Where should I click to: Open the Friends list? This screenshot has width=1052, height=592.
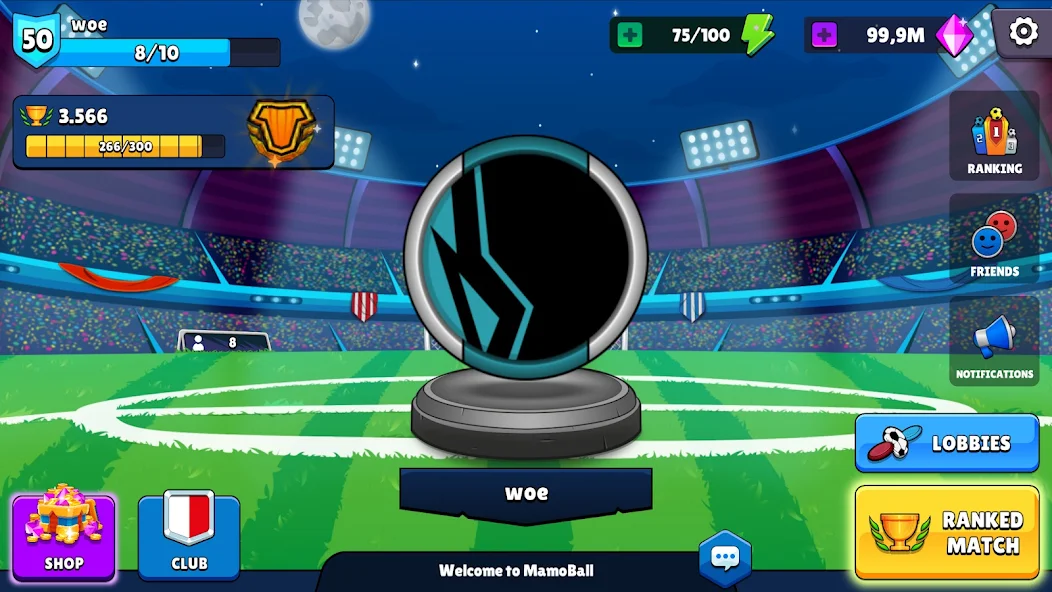[x=994, y=242]
